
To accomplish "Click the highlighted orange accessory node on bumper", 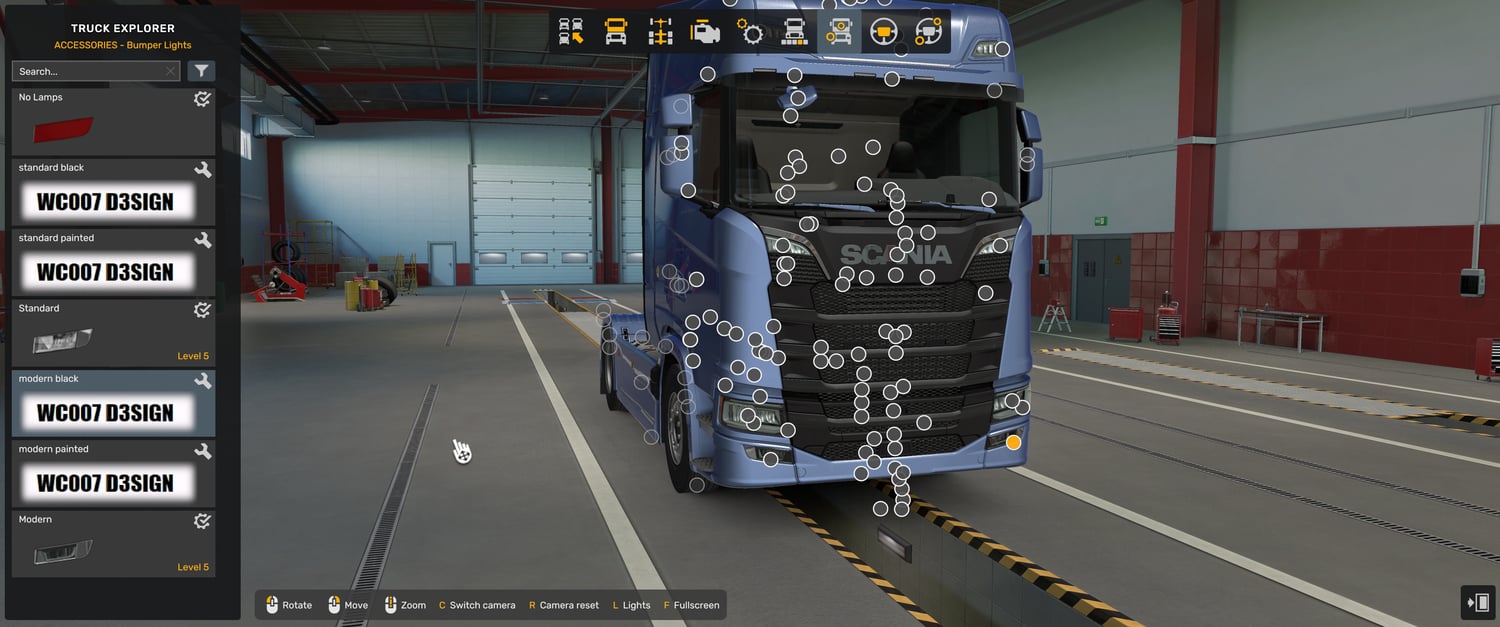I will click(x=1013, y=442).
